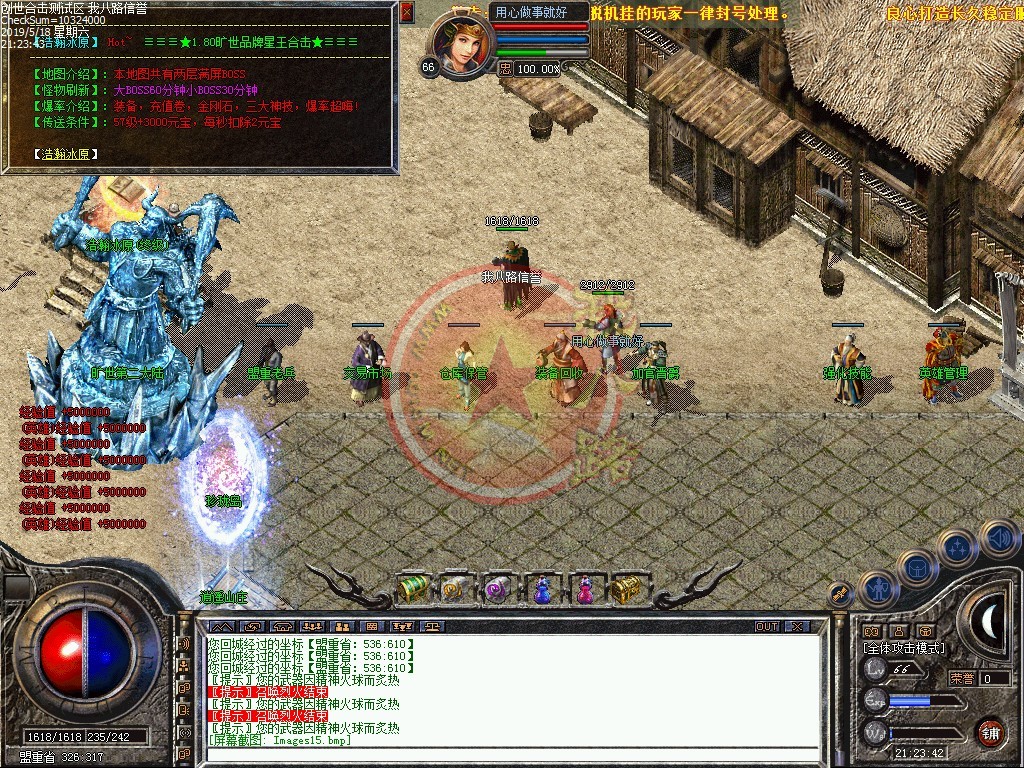
Task: Close the 浩瀚冰原 map info panel
Action: (406, 12)
